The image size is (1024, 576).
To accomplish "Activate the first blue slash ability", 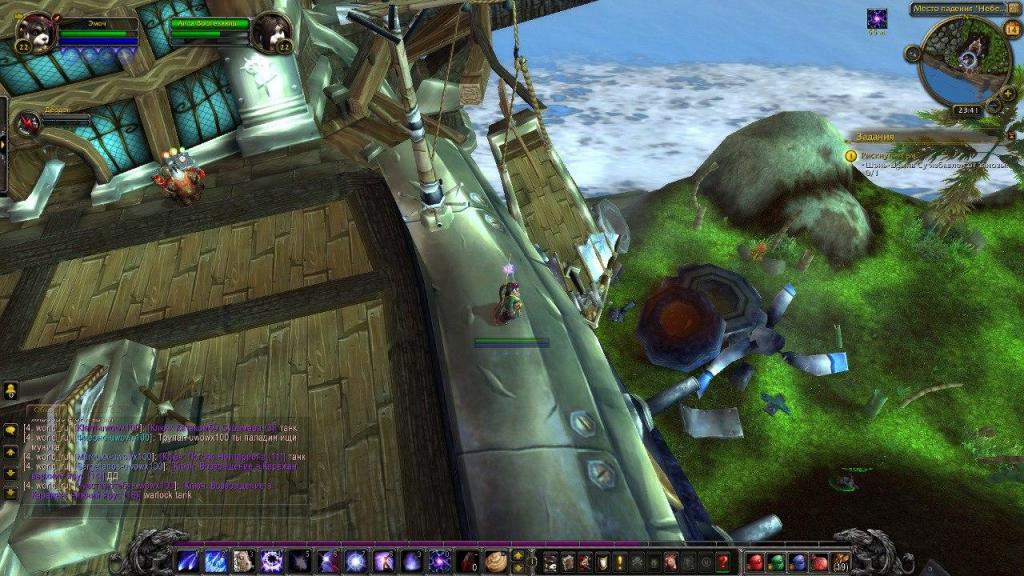I will [x=187, y=561].
